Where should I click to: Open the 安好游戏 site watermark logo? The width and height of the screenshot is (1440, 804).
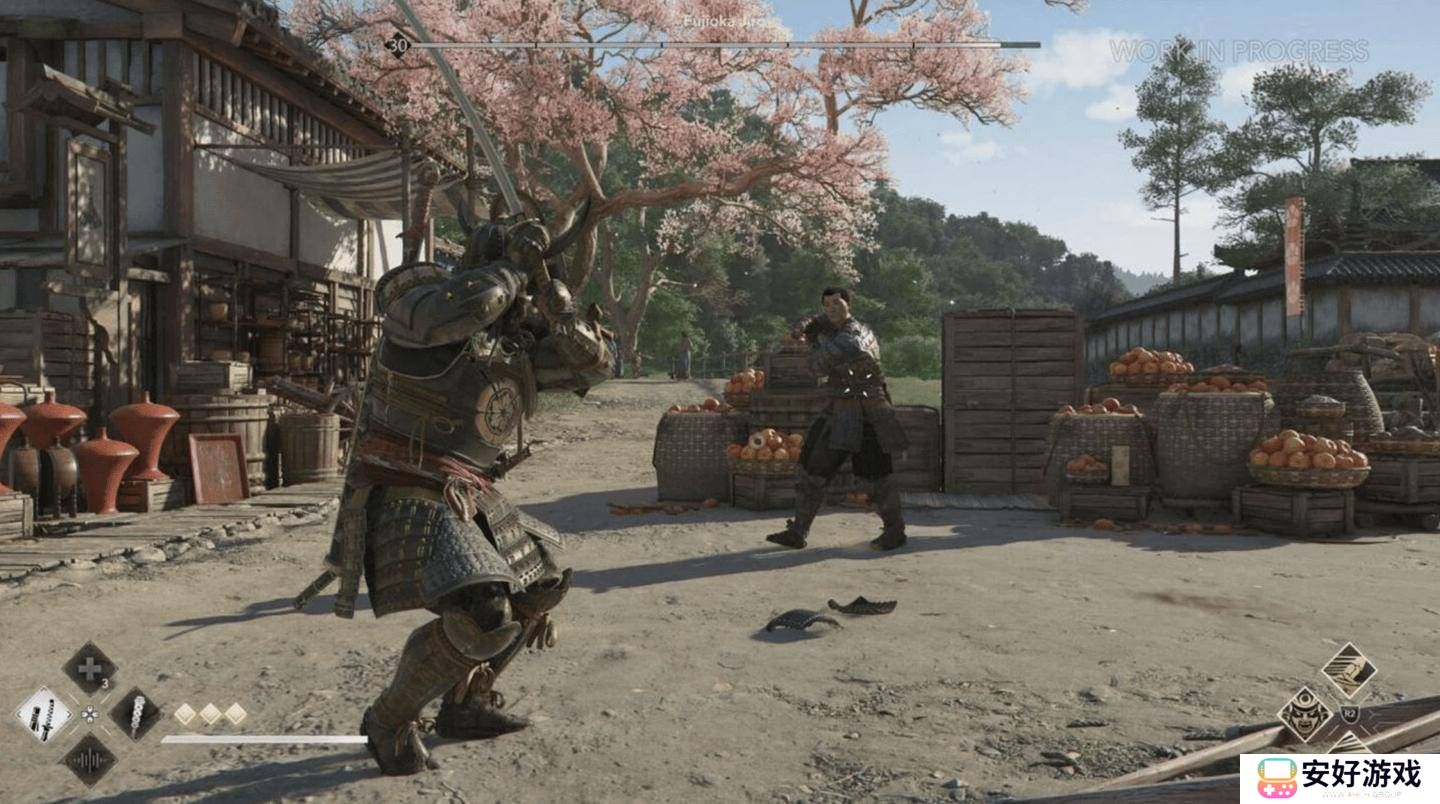tap(1340, 778)
